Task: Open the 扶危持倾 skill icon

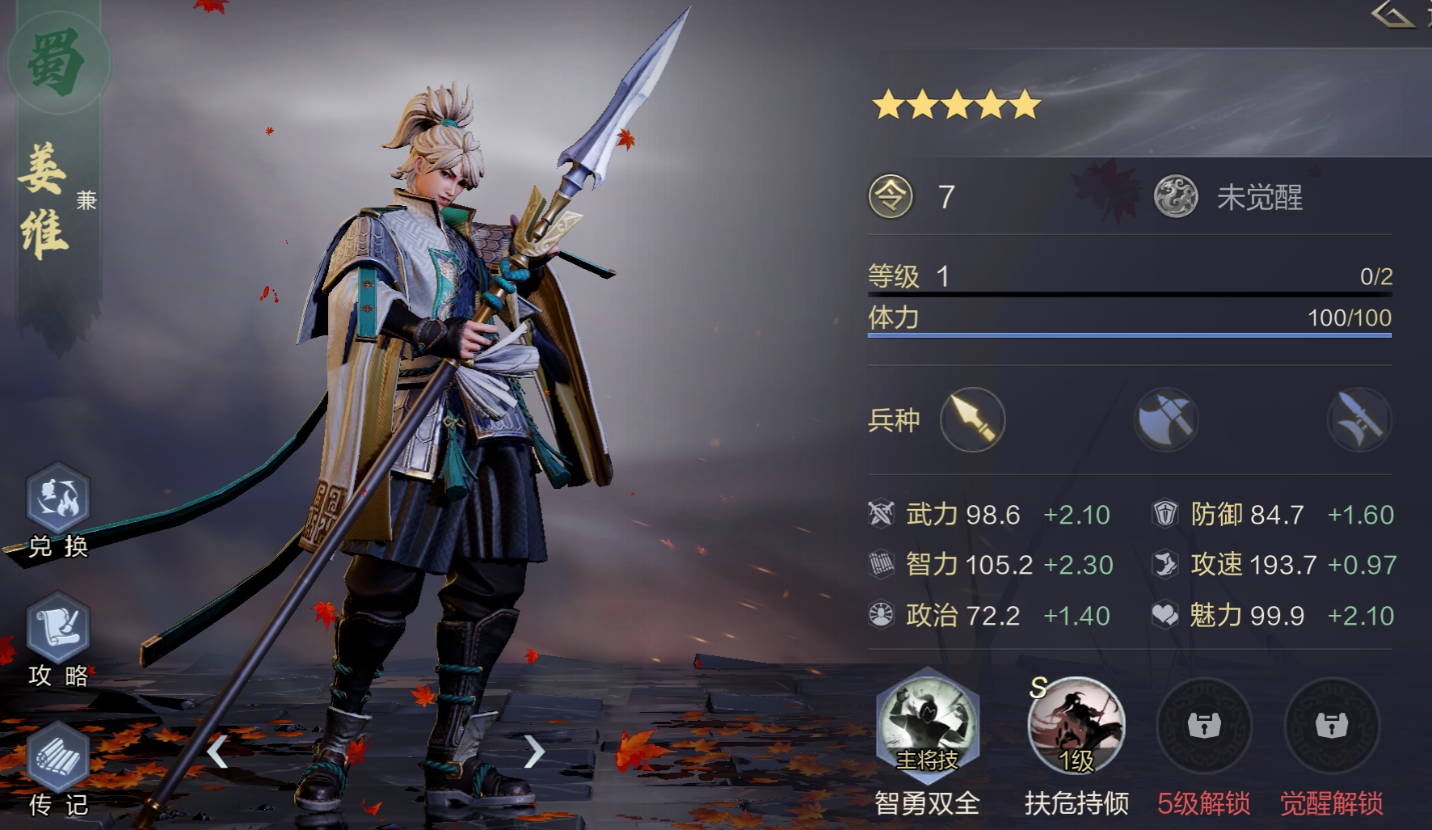Action: click(x=1076, y=727)
